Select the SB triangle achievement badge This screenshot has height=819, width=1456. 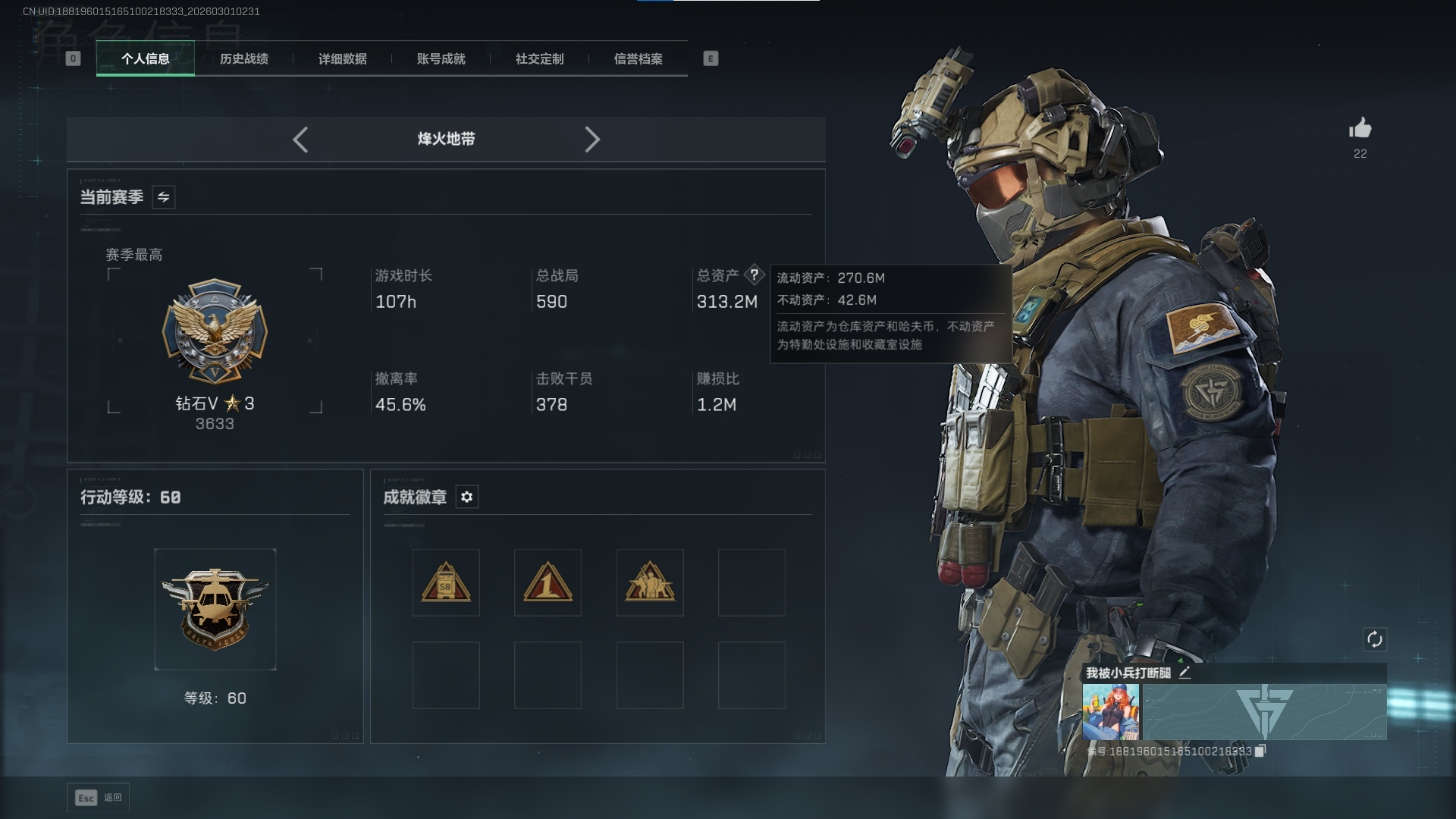pyautogui.click(x=446, y=582)
